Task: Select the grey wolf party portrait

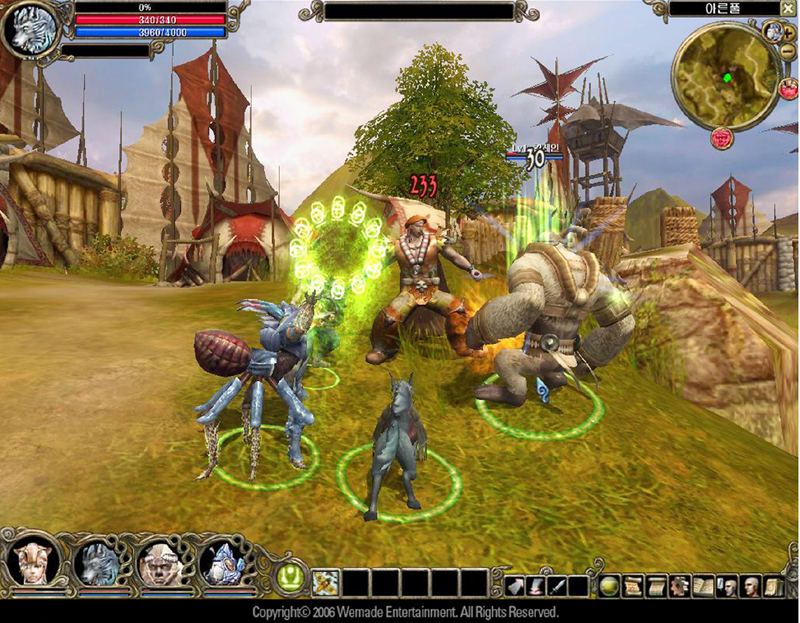Action: coord(97,564)
